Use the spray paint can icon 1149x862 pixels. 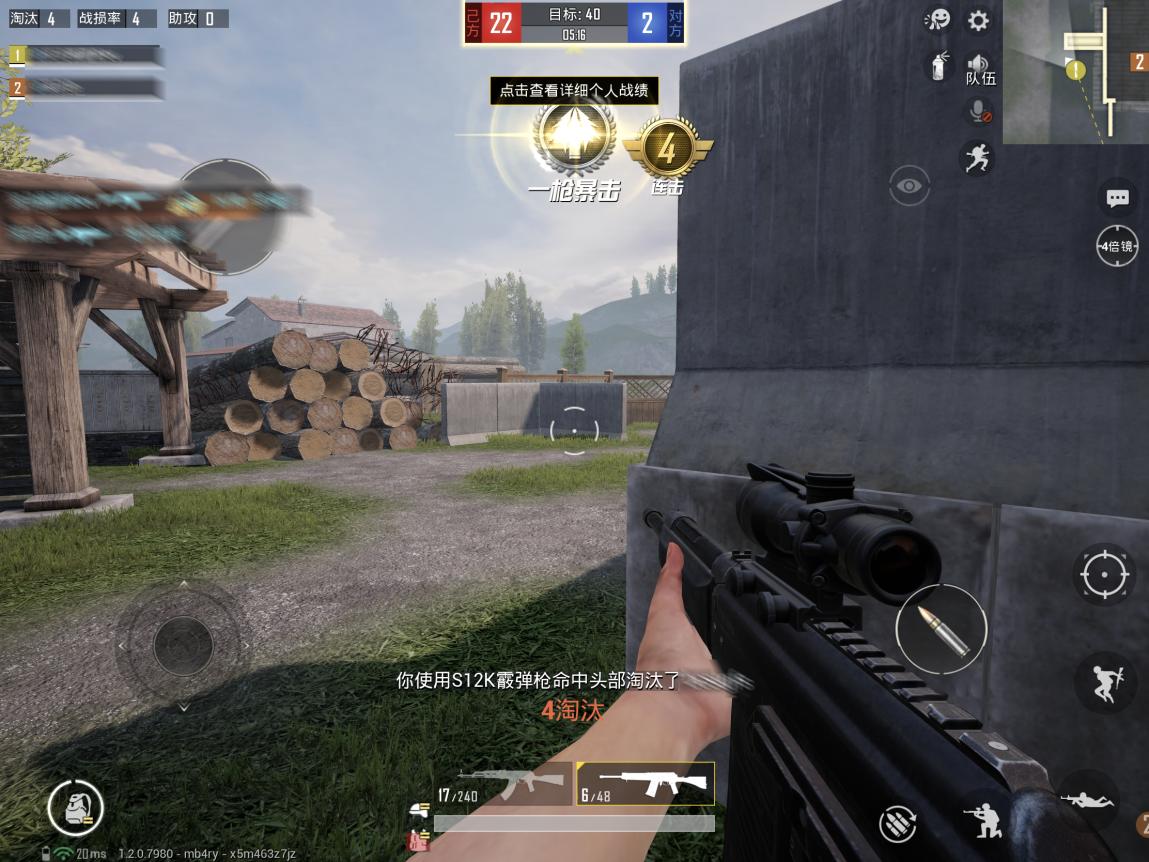tap(938, 66)
